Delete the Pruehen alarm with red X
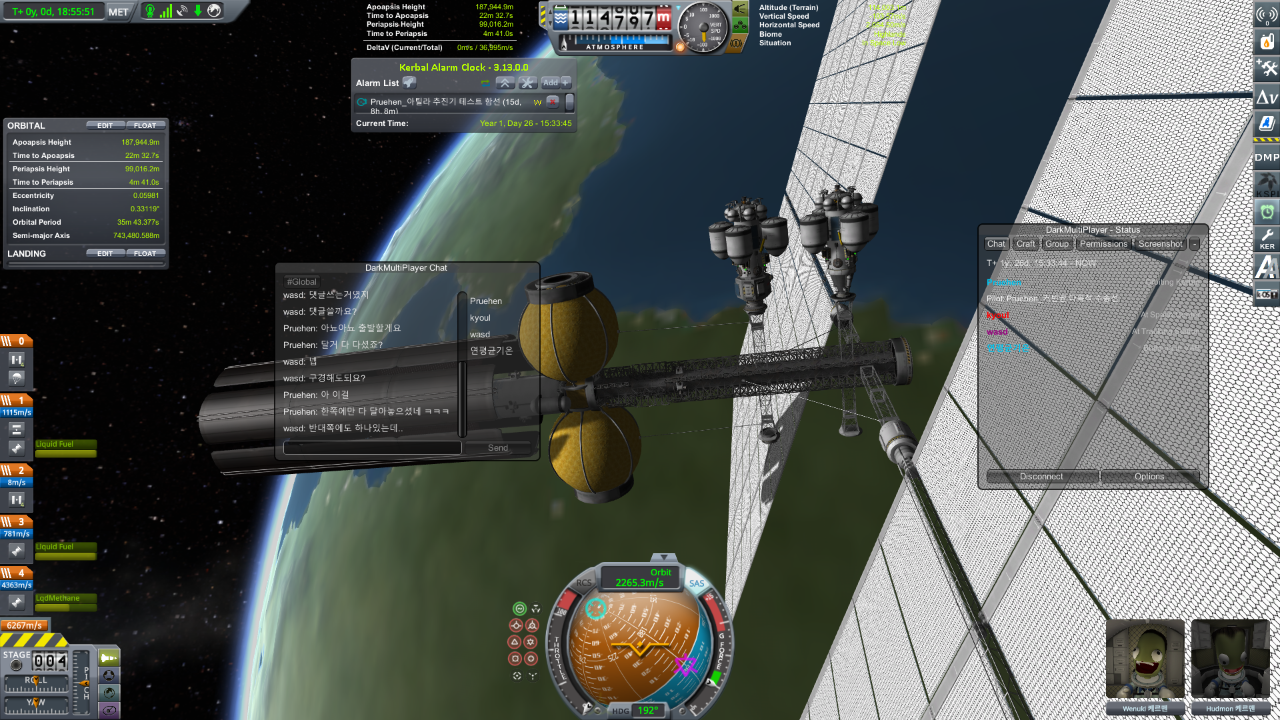This screenshot has width=1280, height=720. 552,102
